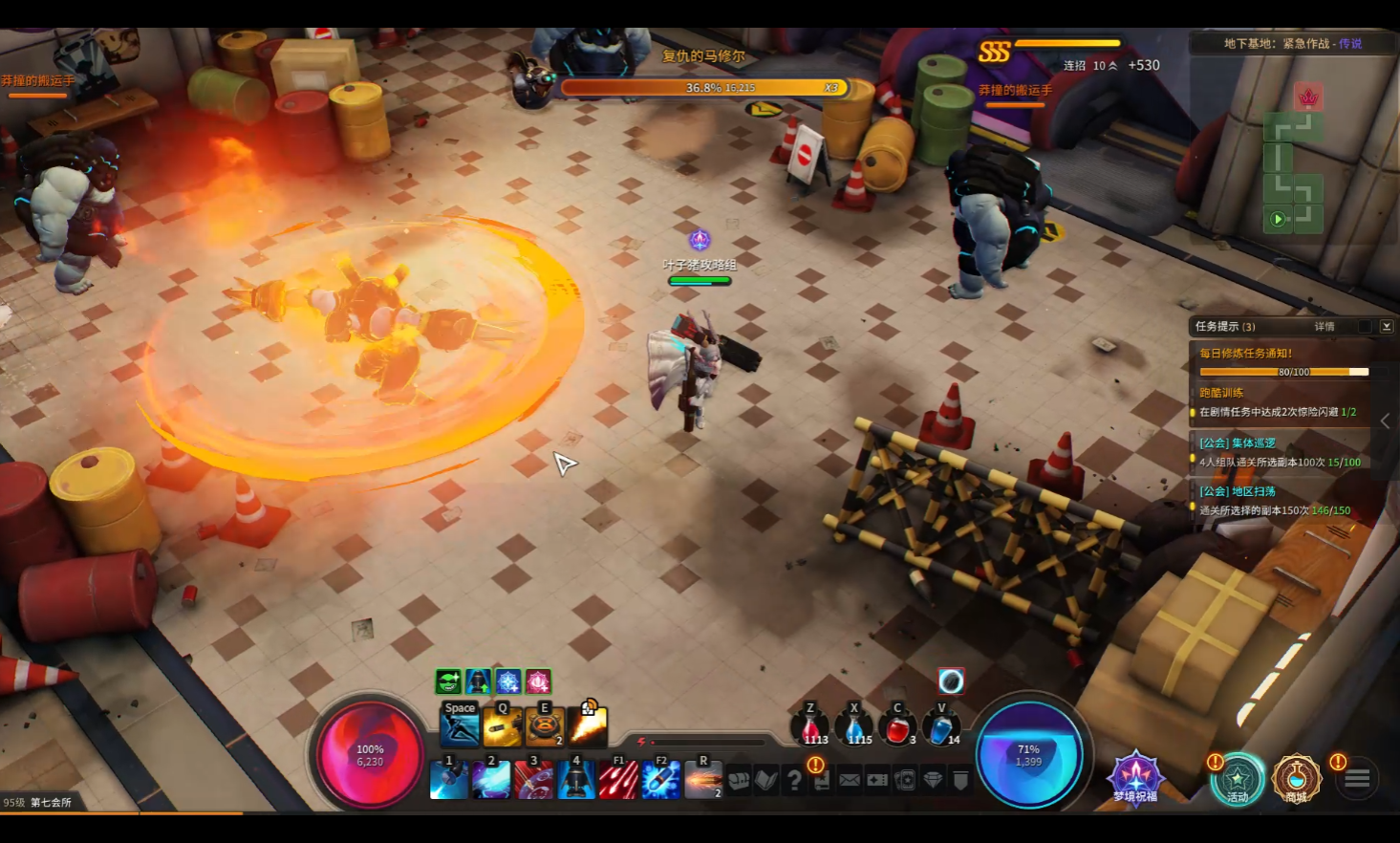The width and height of the screenshot is (1400, 843).
Task: Drink the X blue potion
Action: [854, 728]
